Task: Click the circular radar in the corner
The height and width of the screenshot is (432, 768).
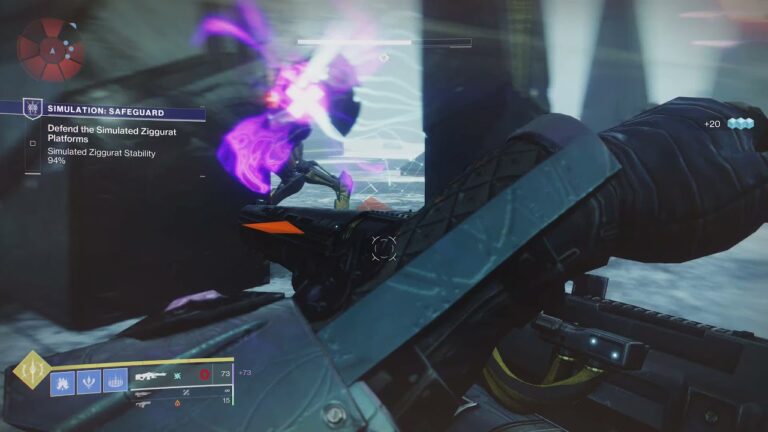Action: (x=50, y=49)
